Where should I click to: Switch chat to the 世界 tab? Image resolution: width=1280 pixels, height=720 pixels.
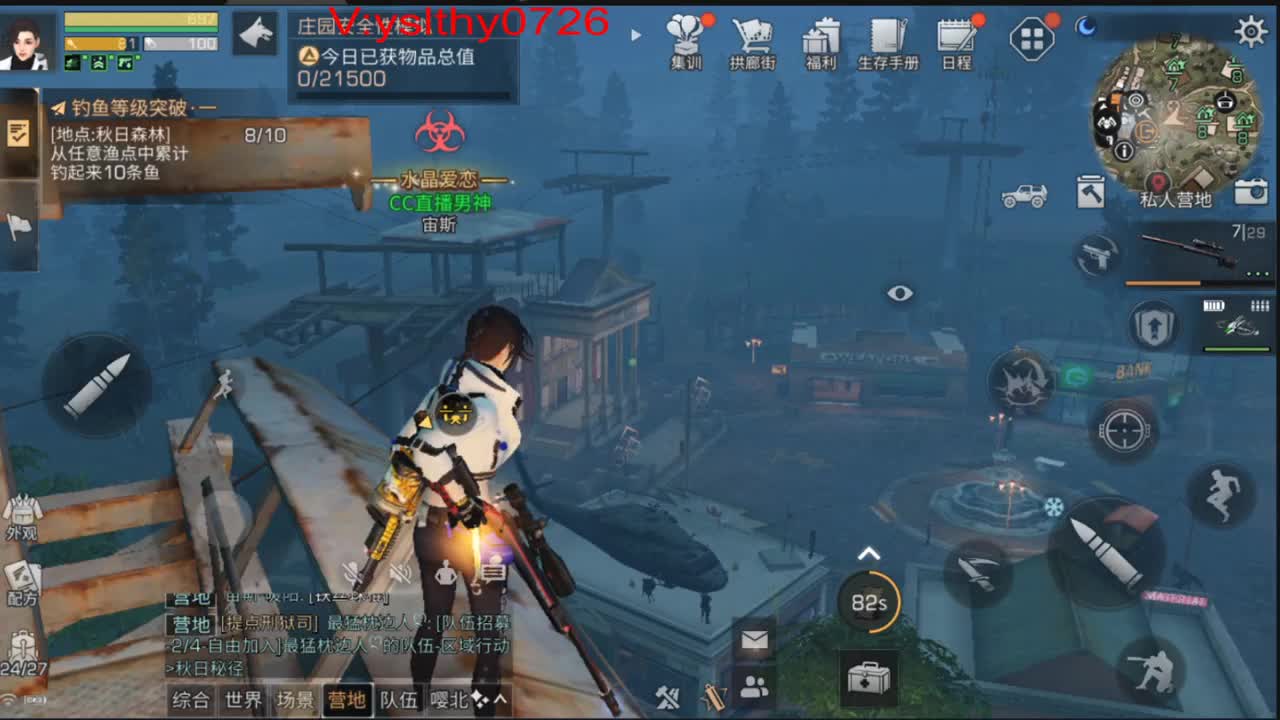click(x=245, y=701)
